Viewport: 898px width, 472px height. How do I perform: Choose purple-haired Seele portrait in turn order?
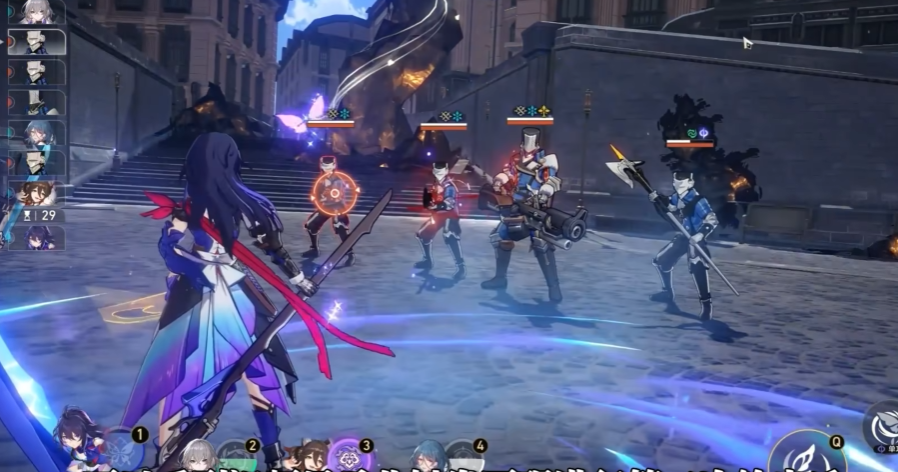(38, 238)
